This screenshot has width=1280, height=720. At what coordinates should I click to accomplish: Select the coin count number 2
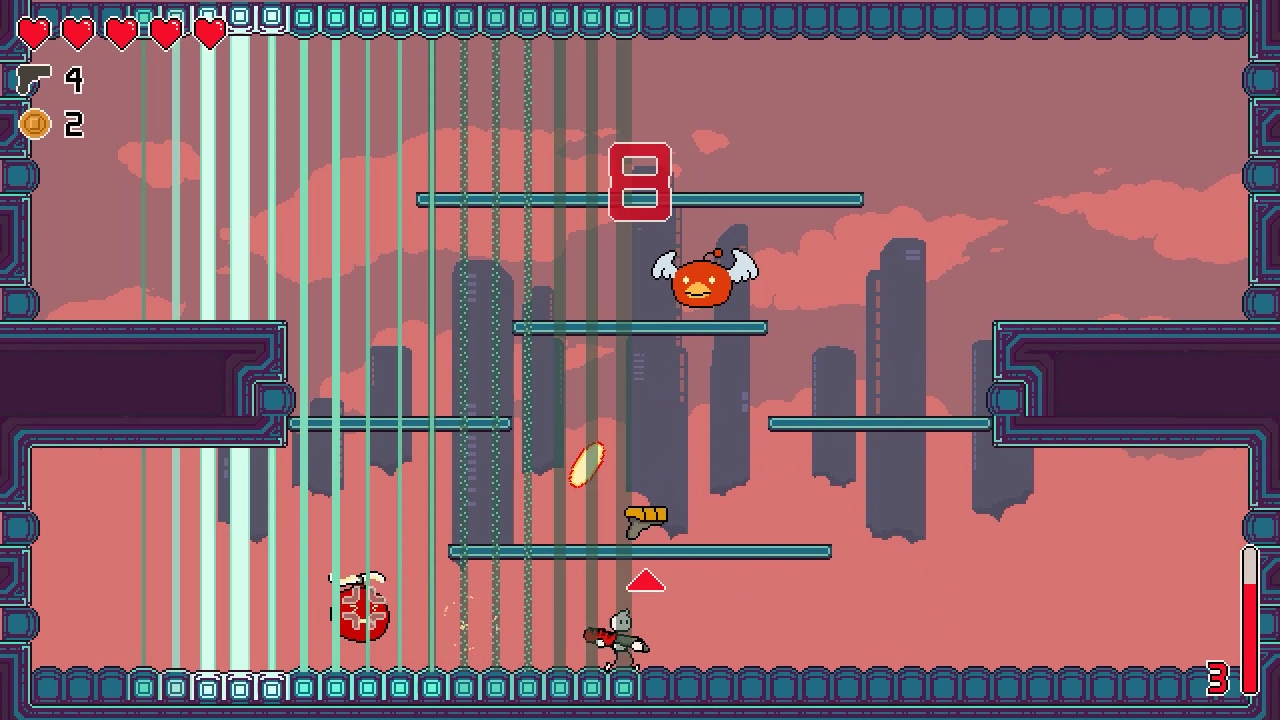76,124
